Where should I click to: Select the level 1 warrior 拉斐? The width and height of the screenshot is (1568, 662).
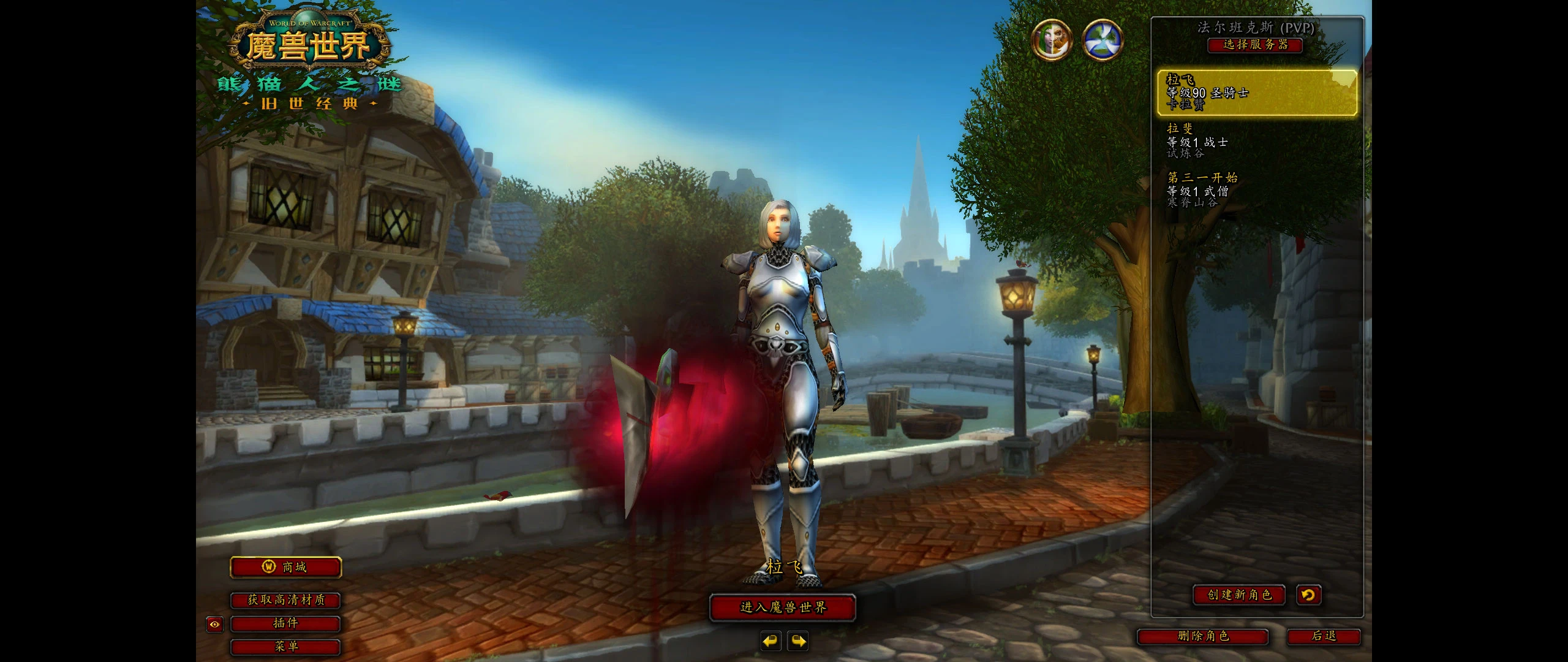[x=1257, y=142]
